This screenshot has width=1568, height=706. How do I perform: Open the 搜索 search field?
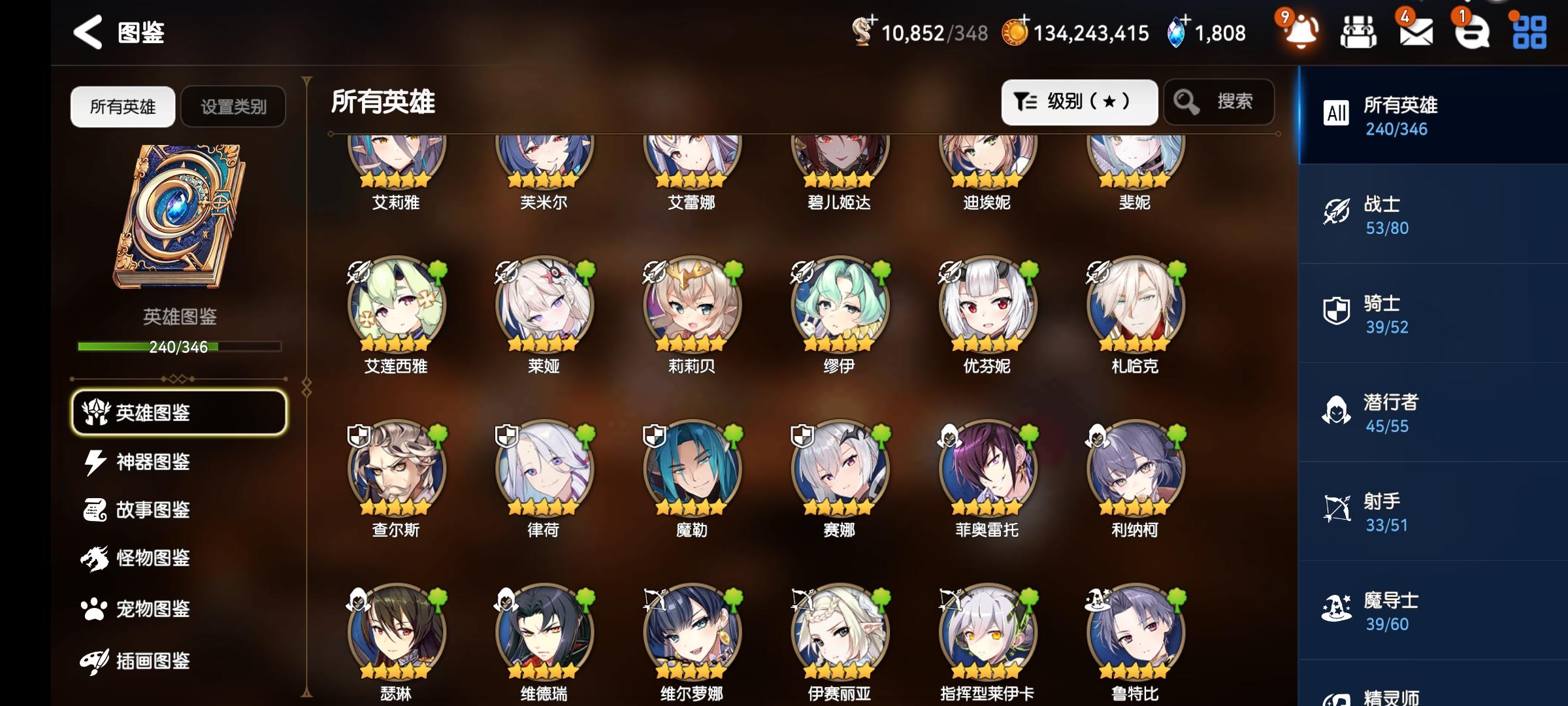pos(1218,101)
